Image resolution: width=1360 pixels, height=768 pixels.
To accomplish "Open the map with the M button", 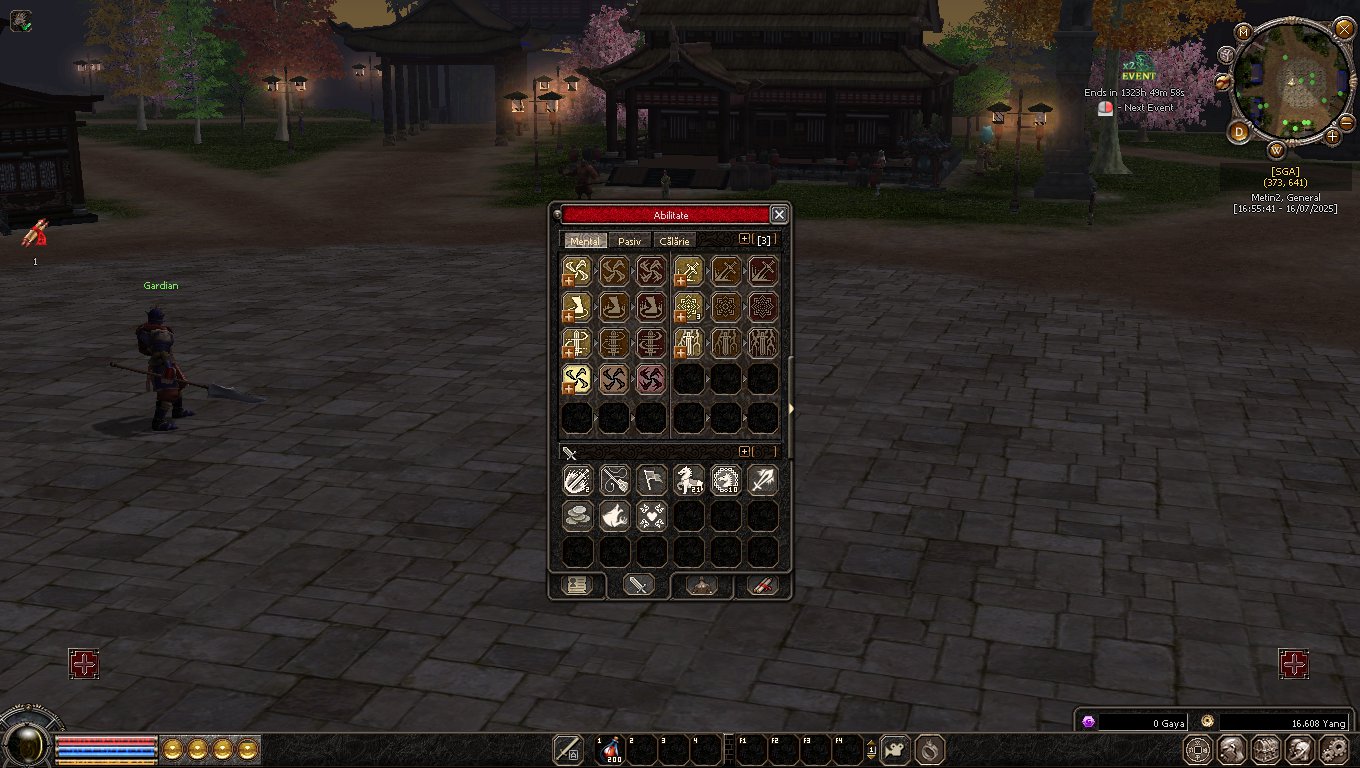I will click(1244, 32).
